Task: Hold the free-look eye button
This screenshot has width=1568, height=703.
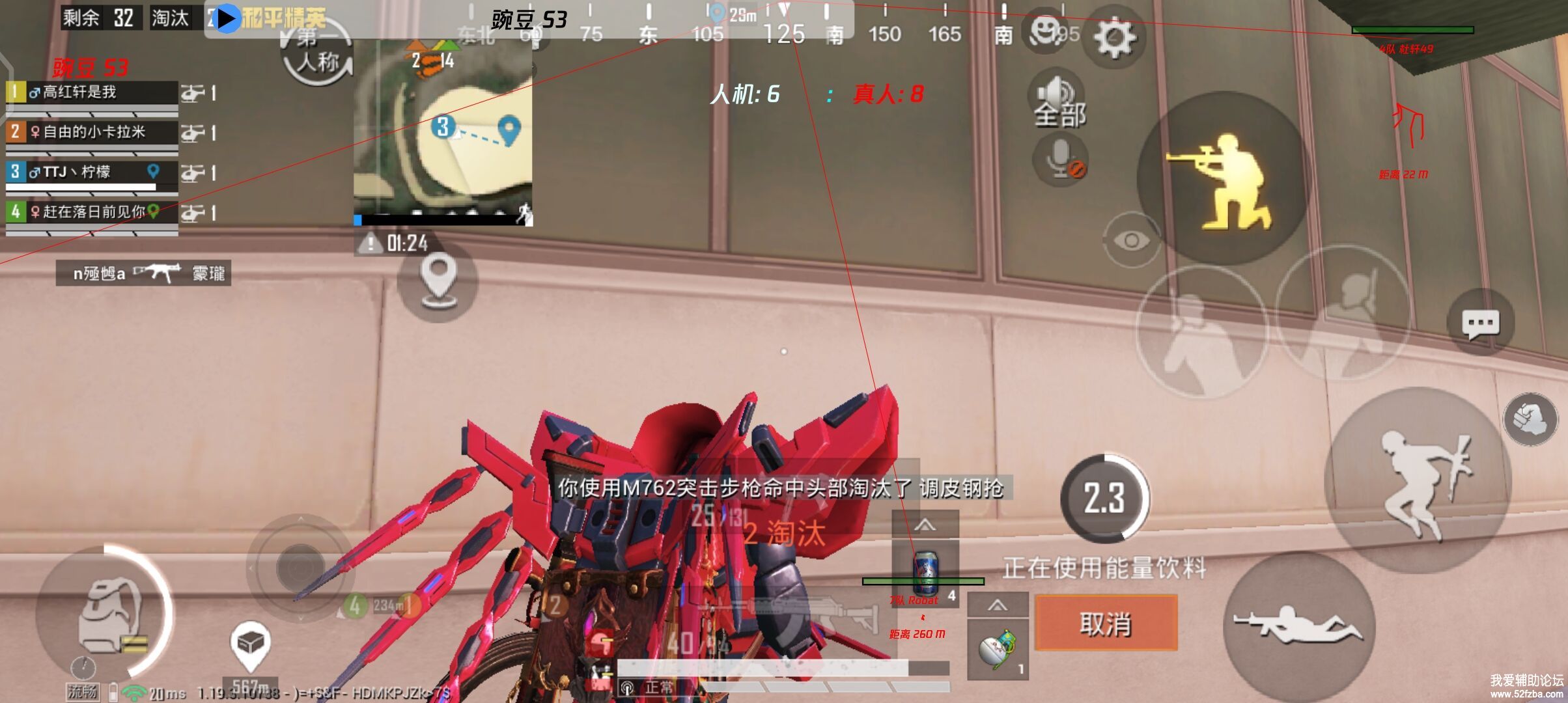Action: (x=1131, y=240)
